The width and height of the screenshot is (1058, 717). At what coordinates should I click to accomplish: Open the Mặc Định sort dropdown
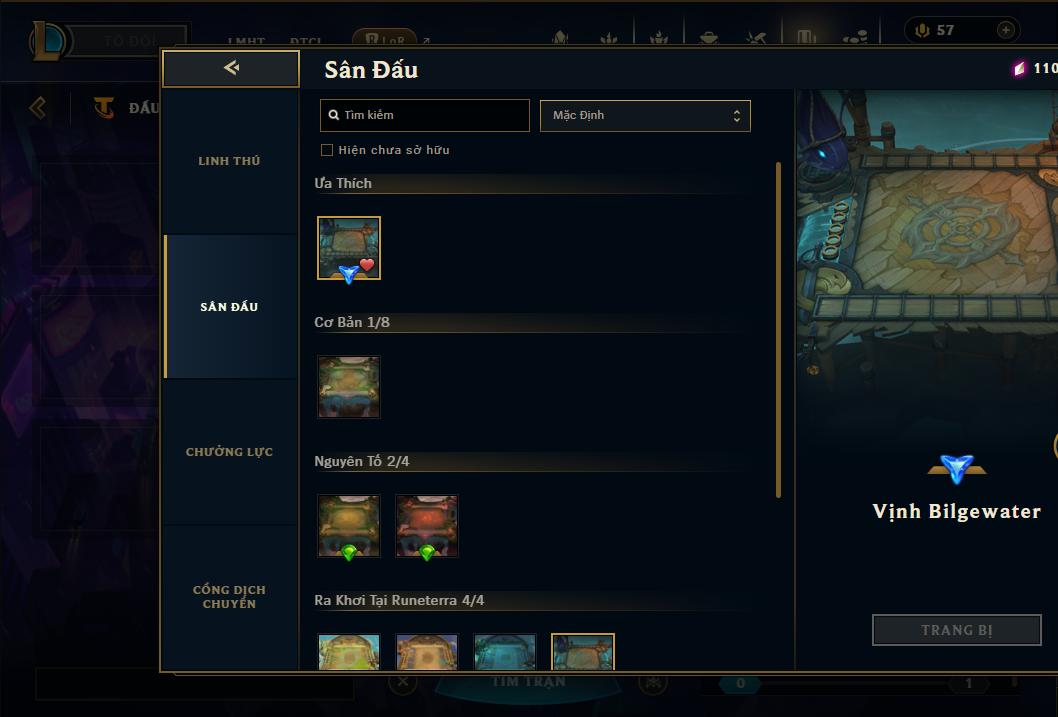645,115
